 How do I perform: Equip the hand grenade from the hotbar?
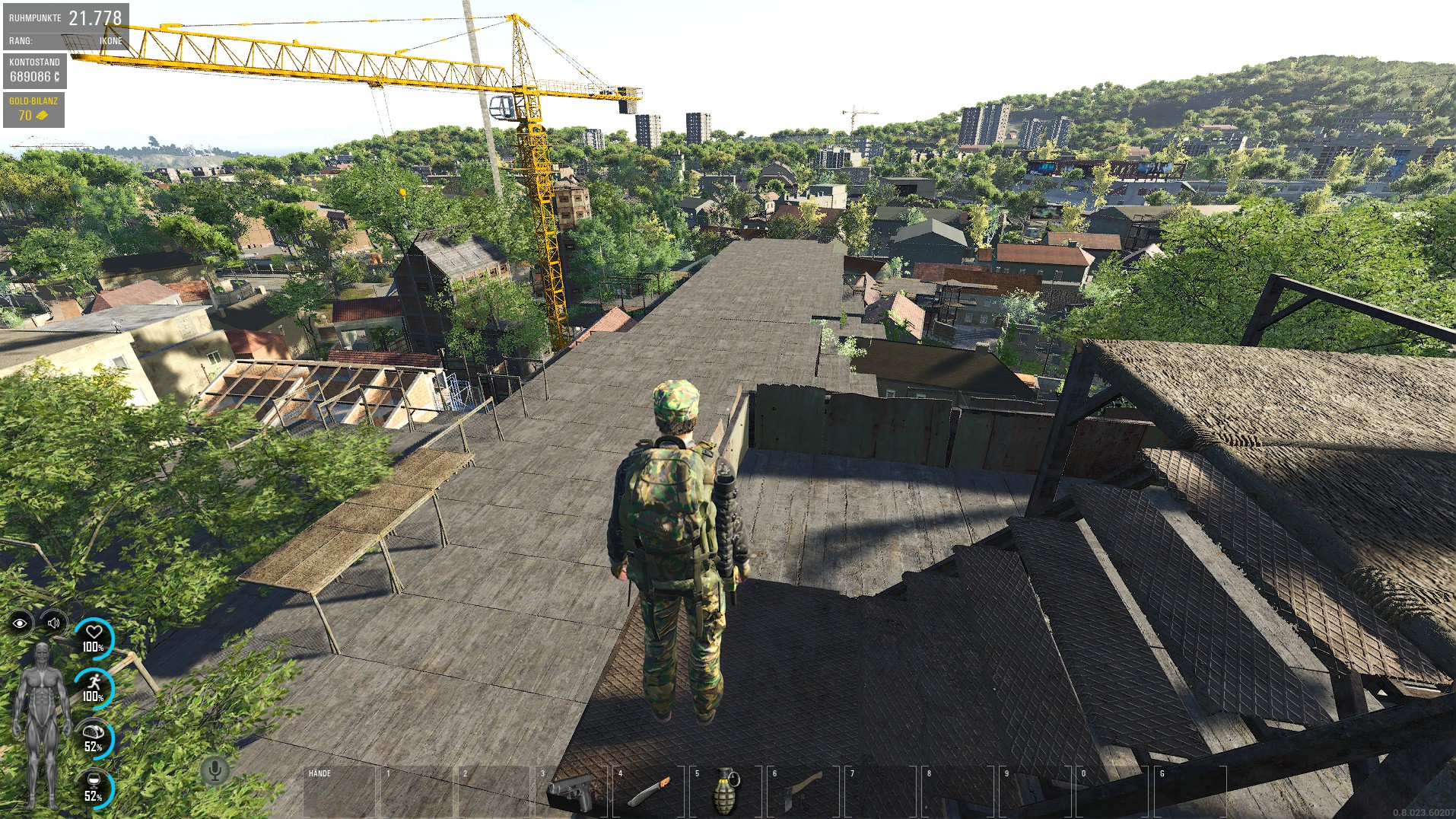click(x=726, y=792)
